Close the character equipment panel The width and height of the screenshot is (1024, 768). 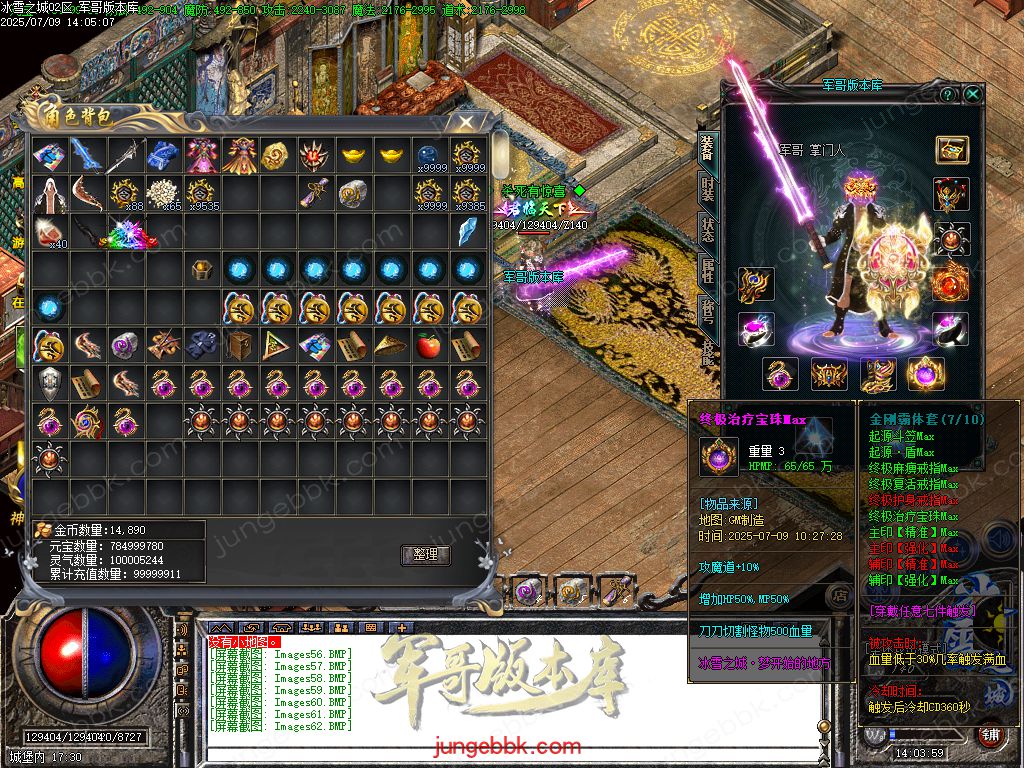point(972,94)
